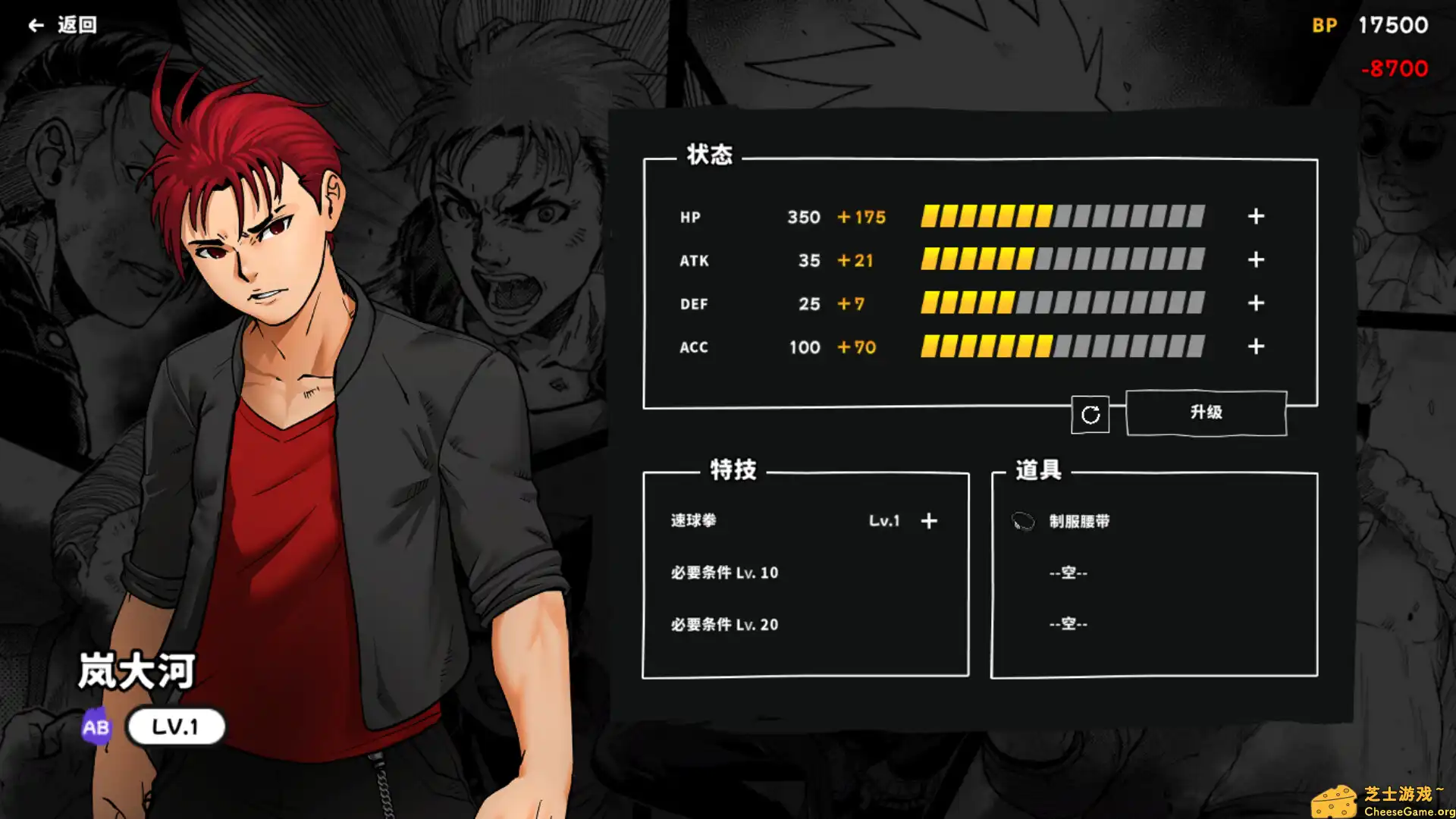1456x819 pixels.
Task: Click the plus stepper beside DEF
Action: click(x=1255, y=303)
